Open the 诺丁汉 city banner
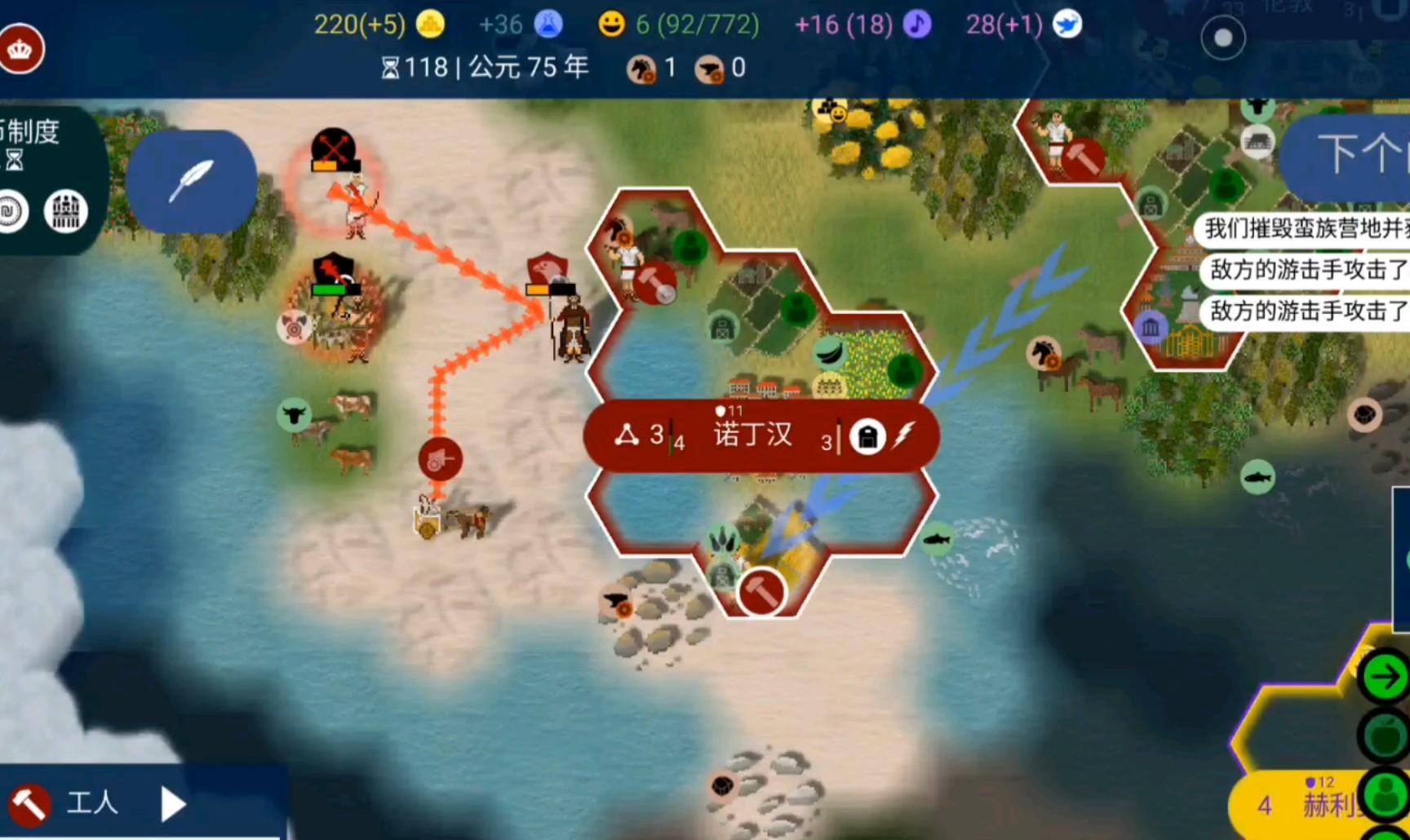 click(x=754, y=435)
